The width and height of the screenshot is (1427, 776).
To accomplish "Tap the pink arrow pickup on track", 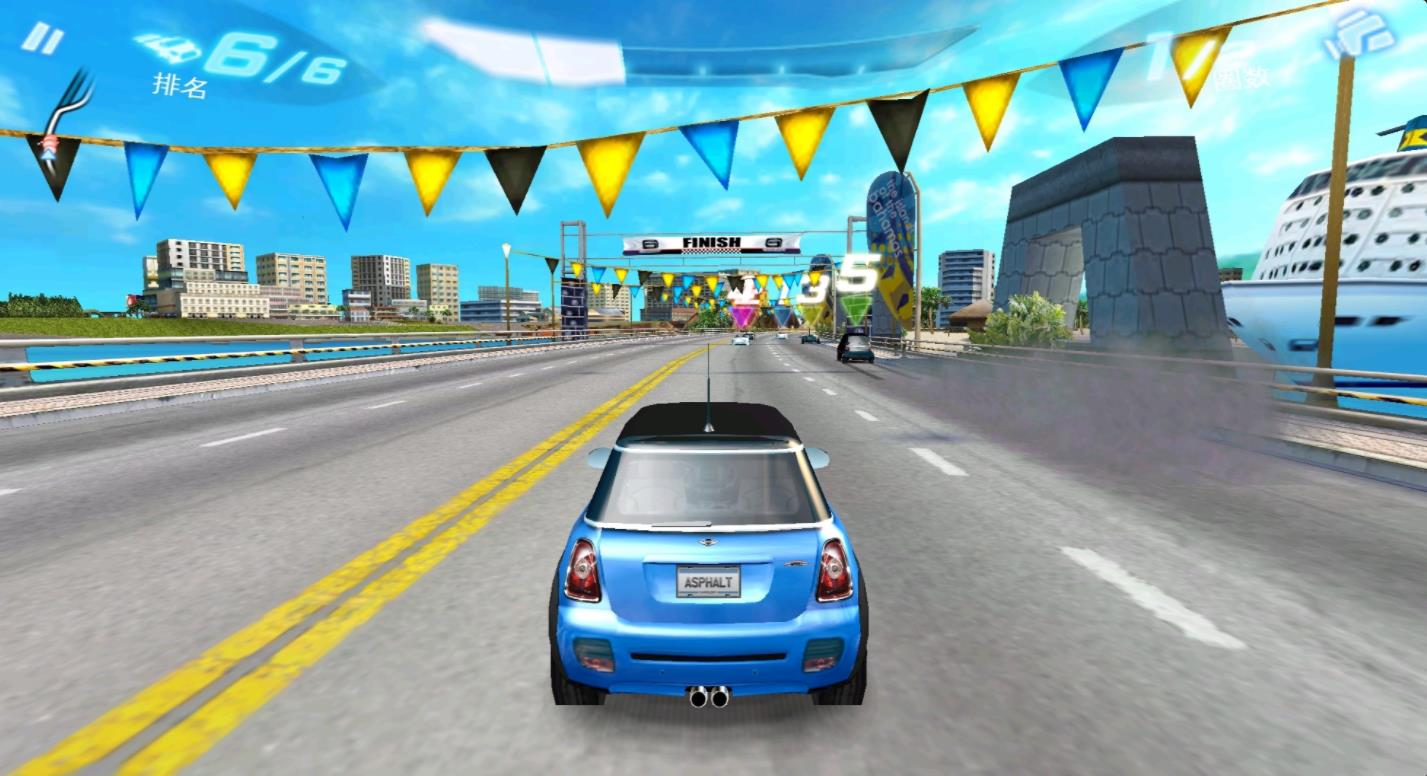I will [x=743, y=317].
